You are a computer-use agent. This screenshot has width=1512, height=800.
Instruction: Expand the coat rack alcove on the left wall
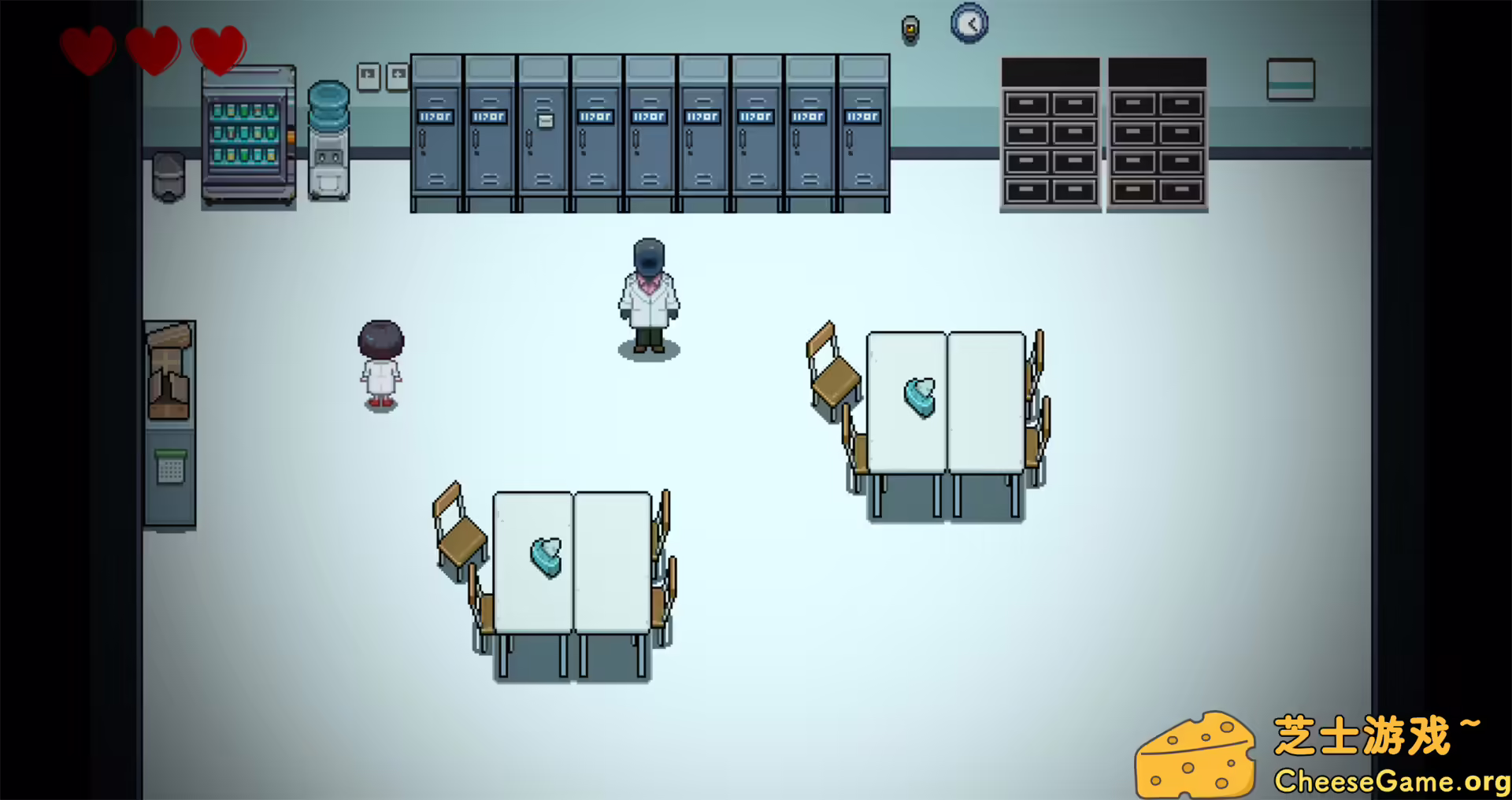pyautogui.click(x=172, y=370)
